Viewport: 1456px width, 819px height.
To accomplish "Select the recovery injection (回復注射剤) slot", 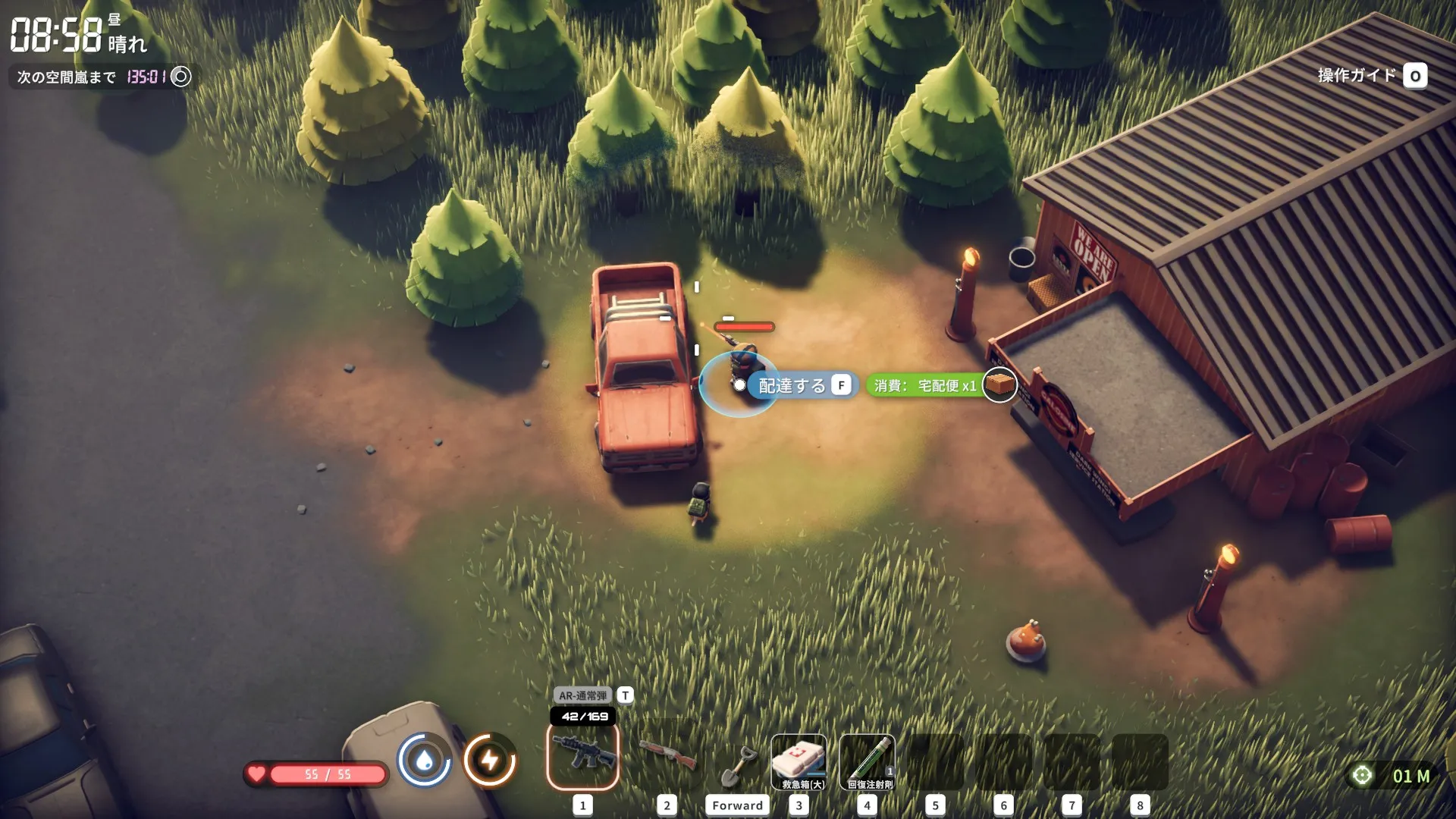I will tap(868, 761).
